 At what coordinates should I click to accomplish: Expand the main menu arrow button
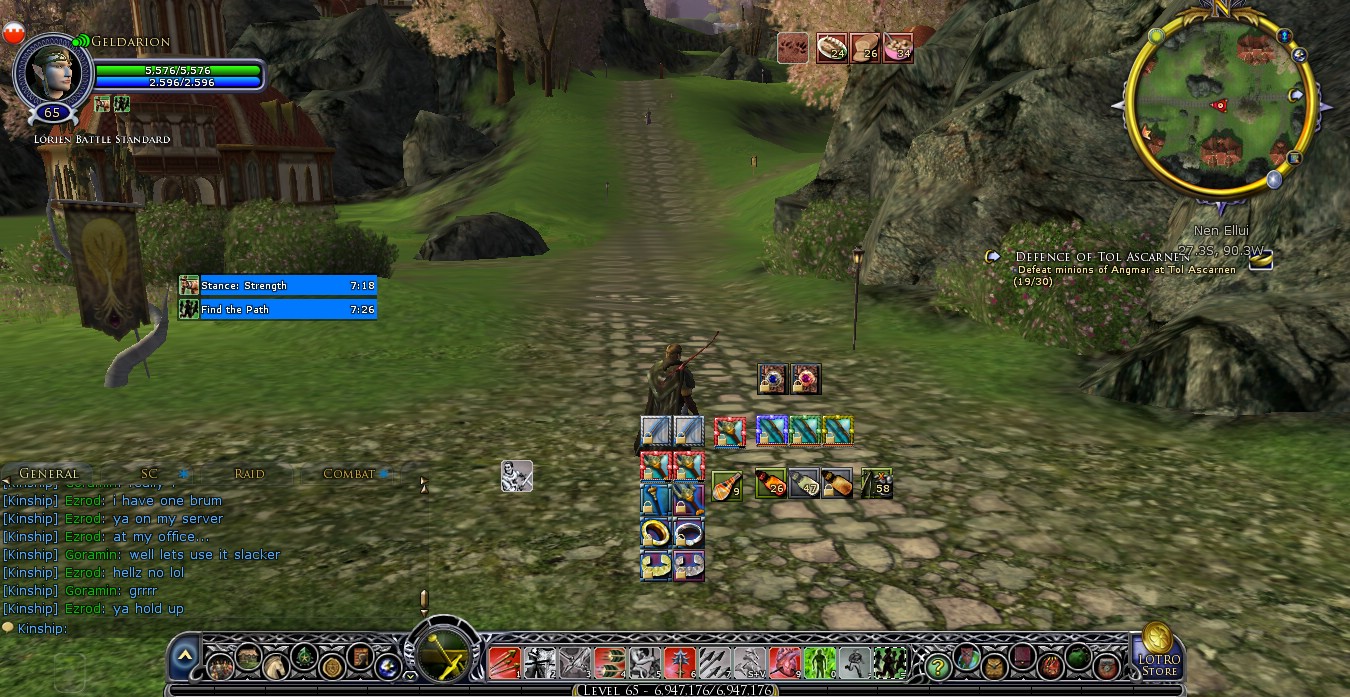185,658
